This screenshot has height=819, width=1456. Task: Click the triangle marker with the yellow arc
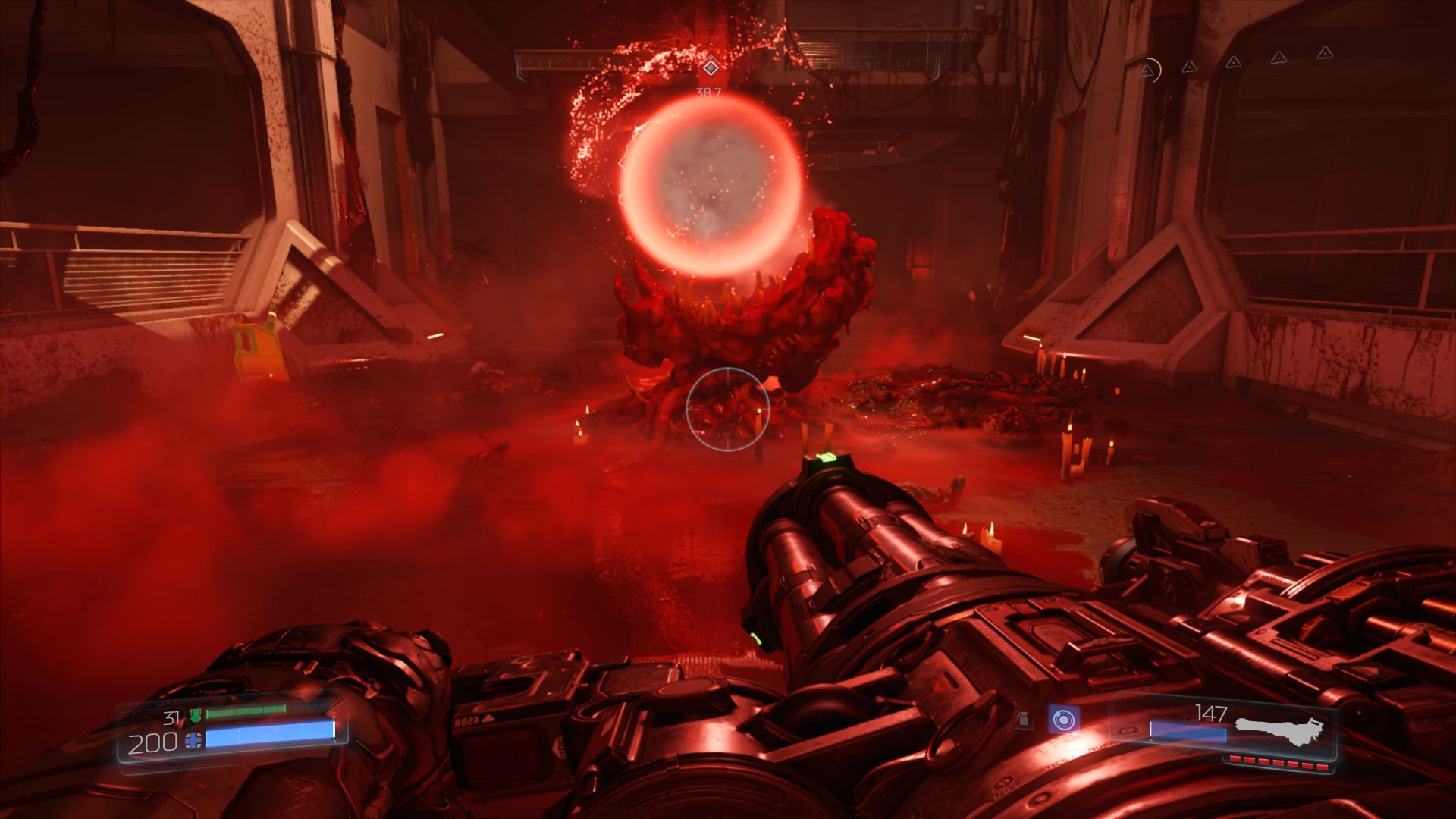[x=1149, y=71]
